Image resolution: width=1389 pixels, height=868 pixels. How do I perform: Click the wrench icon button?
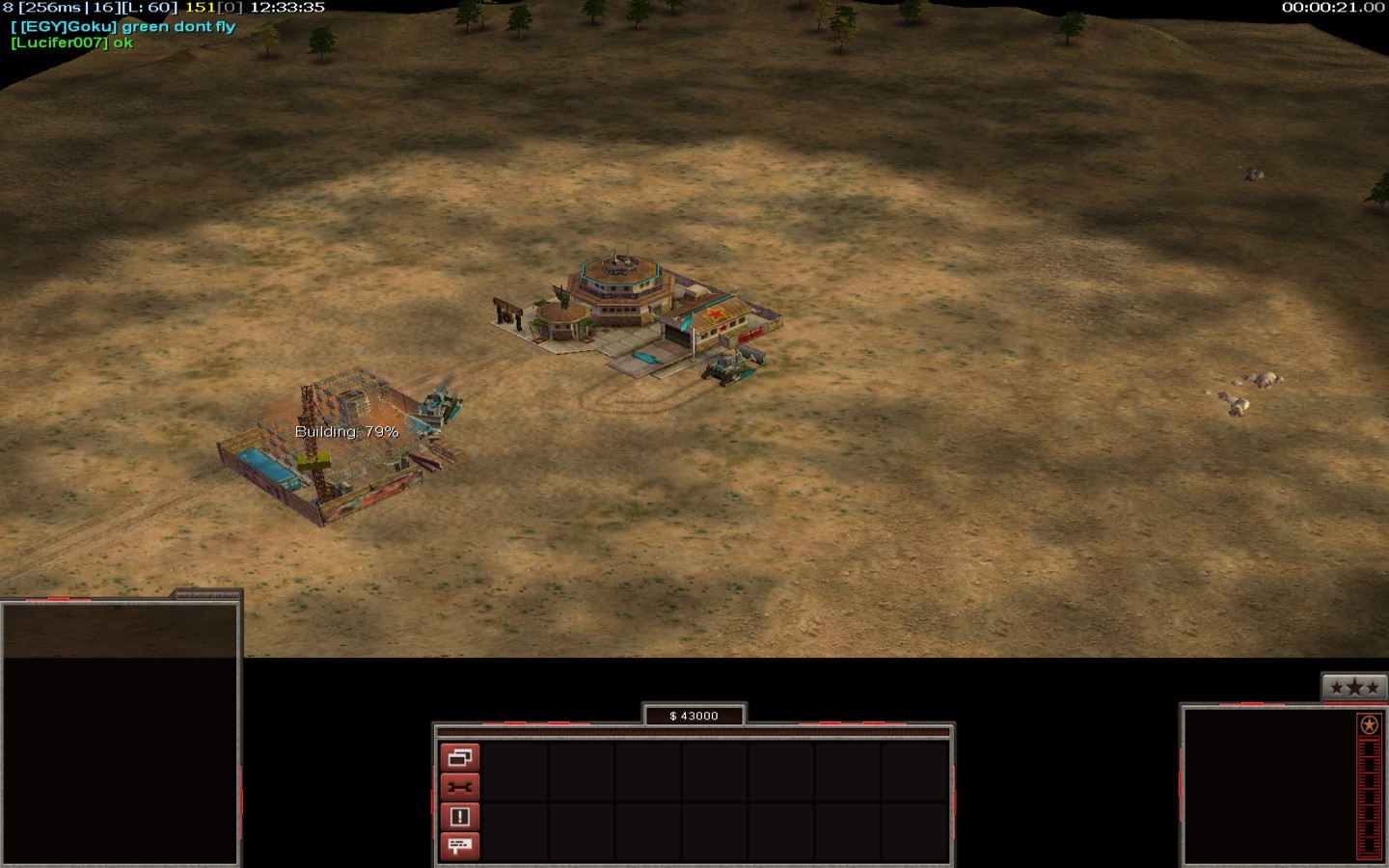point(459,787)
